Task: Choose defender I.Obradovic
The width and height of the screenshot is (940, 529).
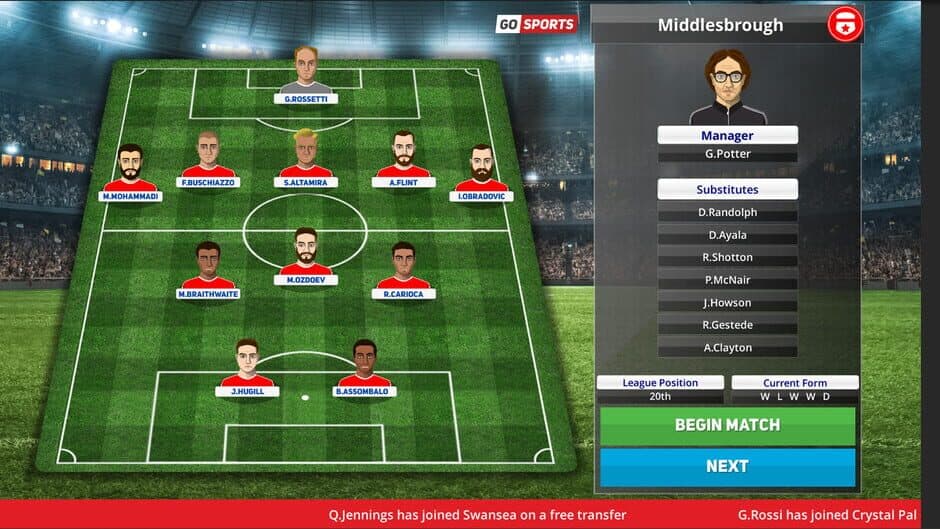Action: (483, 170)
